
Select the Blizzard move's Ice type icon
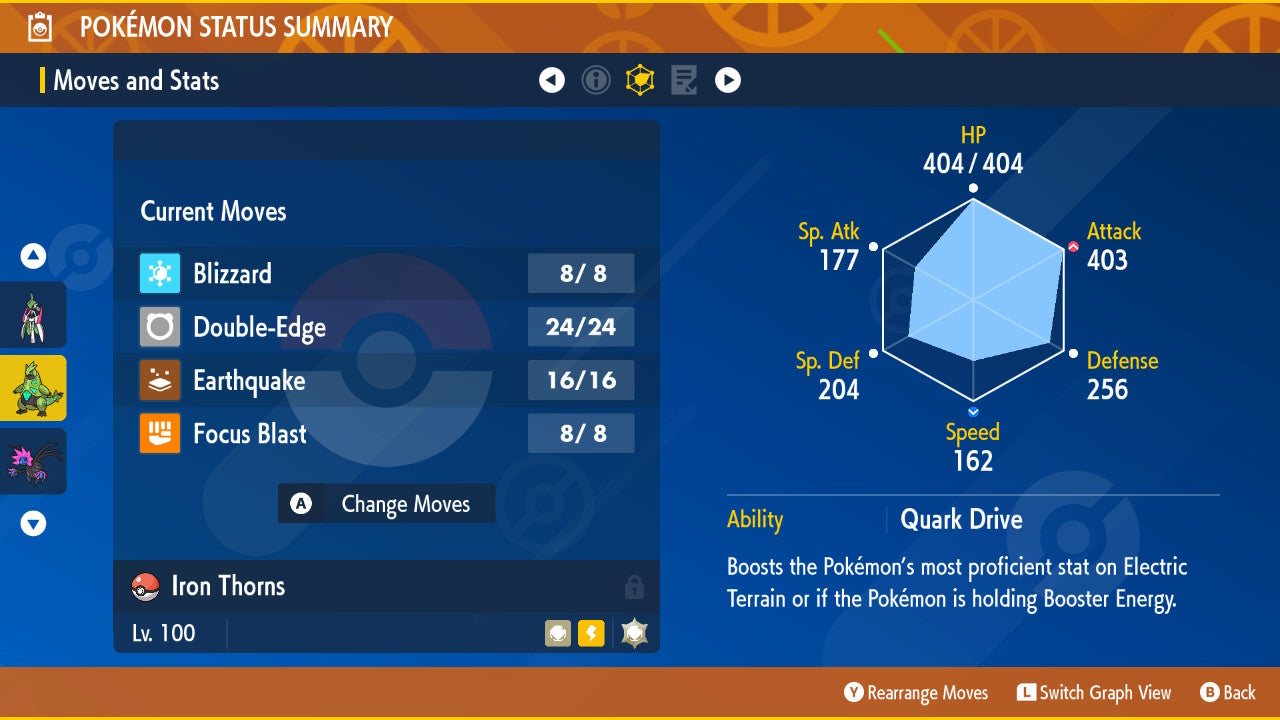click(x=158, y=274)
